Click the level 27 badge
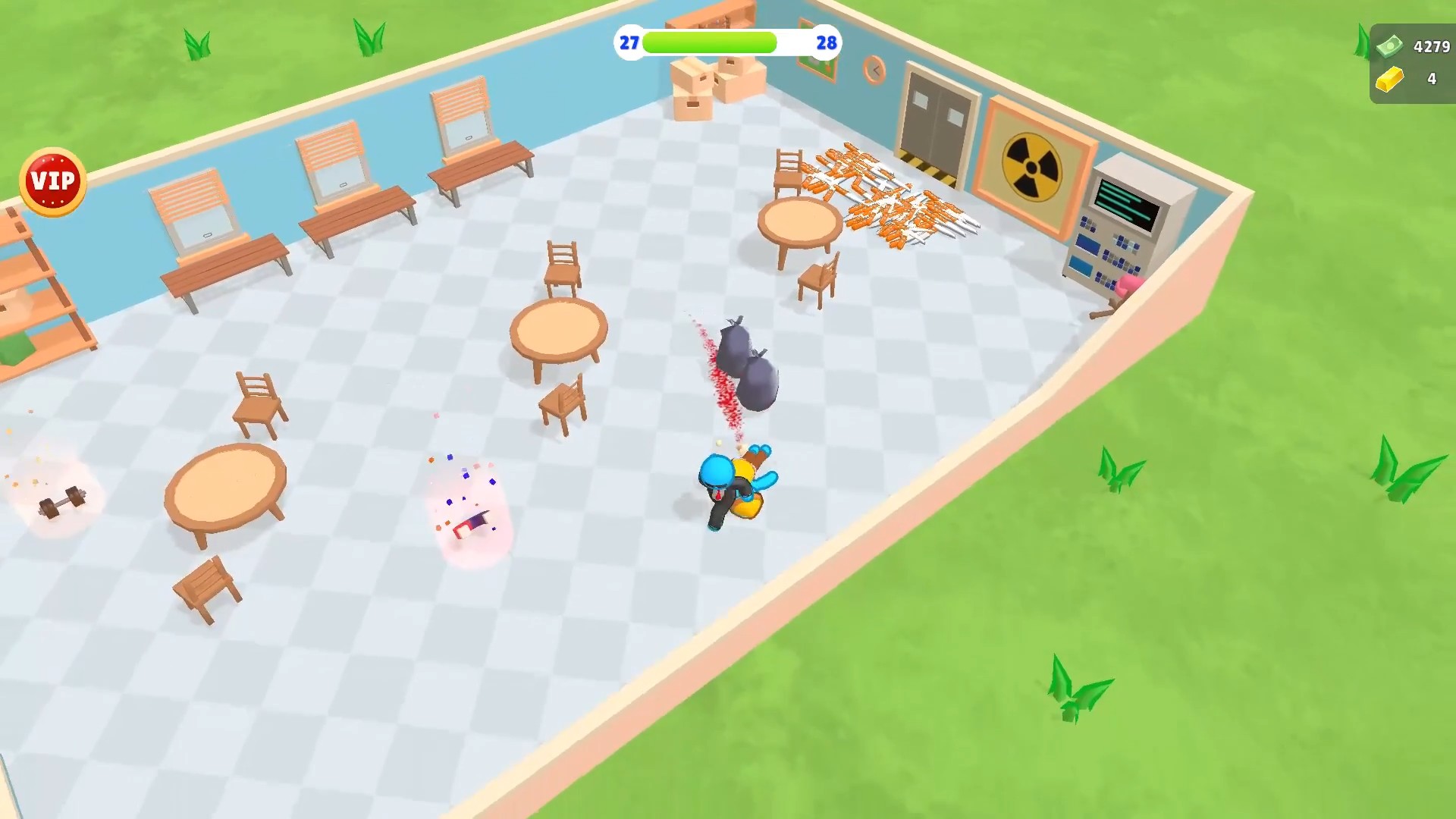The height and width of the screenshot is (819, 1456). (628, 43)
